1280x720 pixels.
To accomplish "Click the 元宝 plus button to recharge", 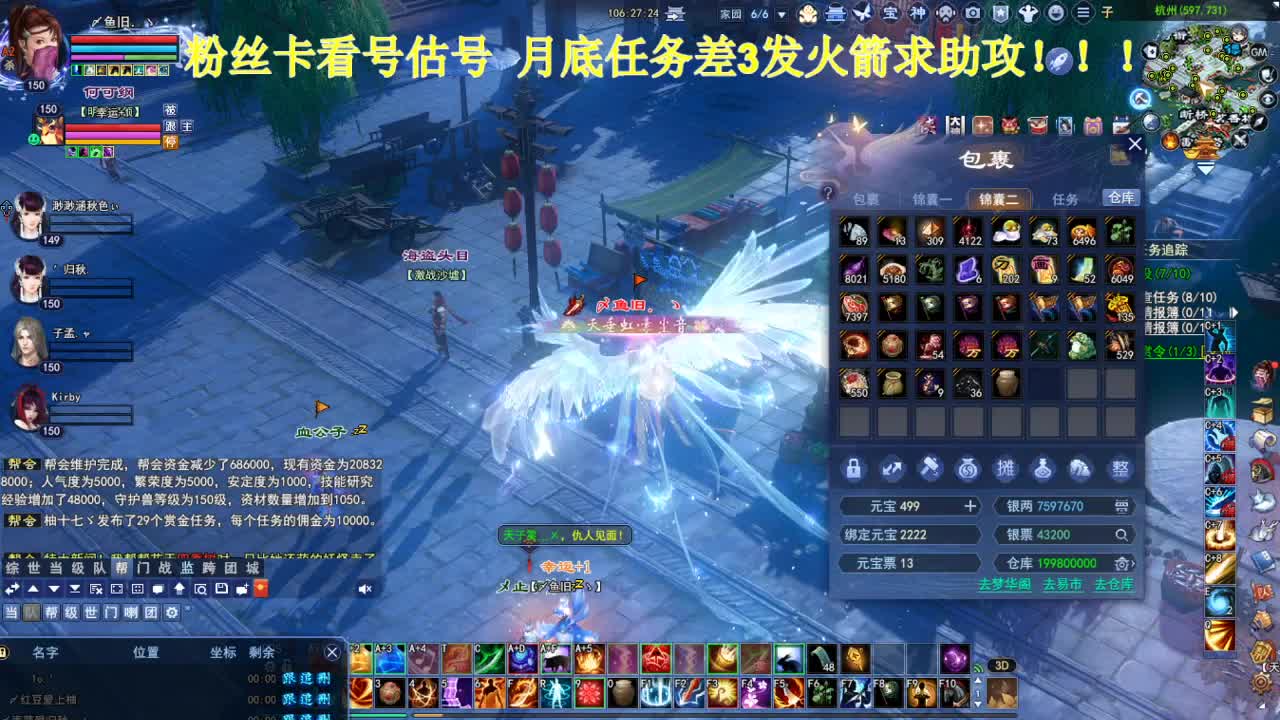I will click(968, 506).
